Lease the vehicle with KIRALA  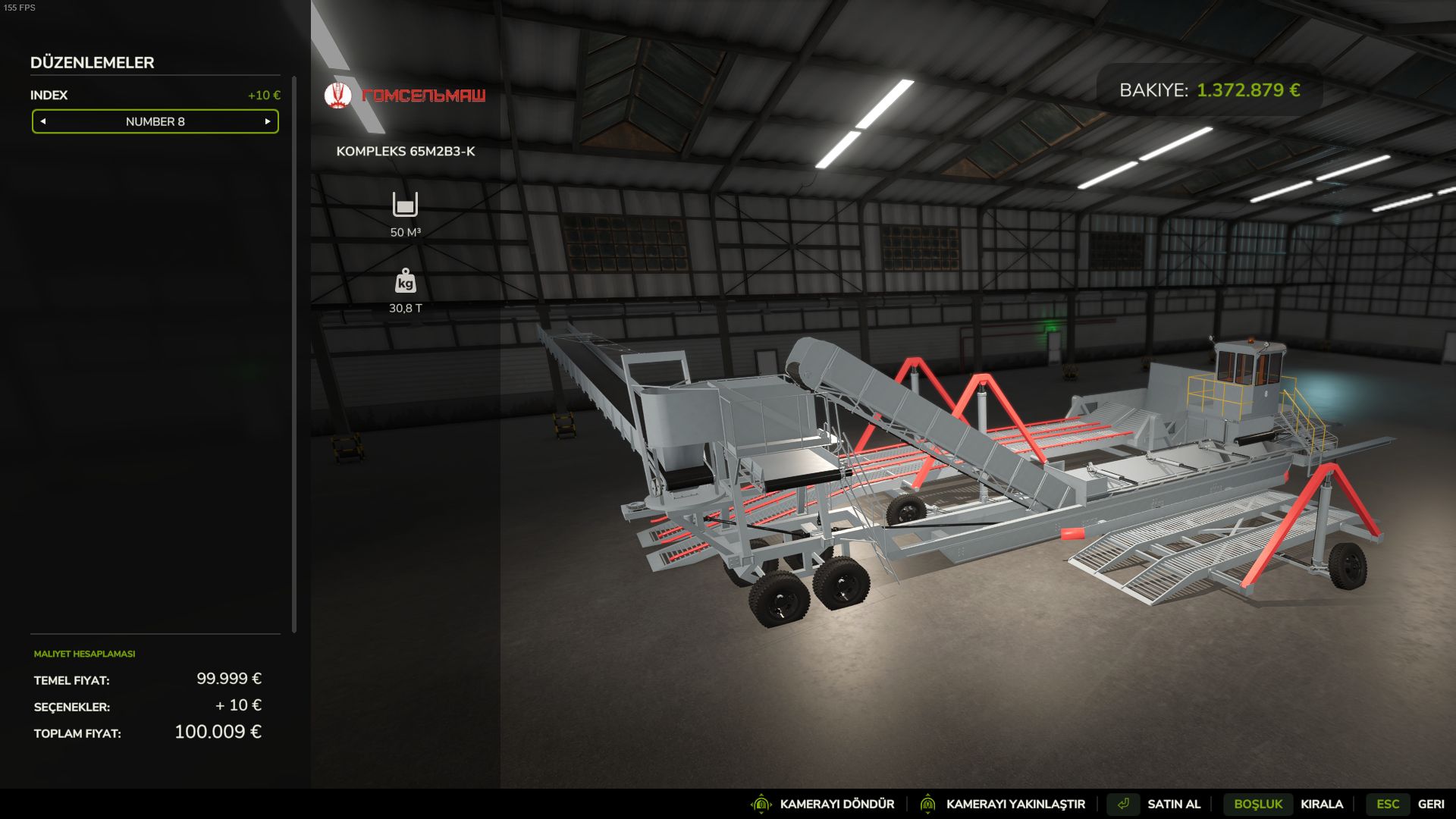(x=1321, y=804)
